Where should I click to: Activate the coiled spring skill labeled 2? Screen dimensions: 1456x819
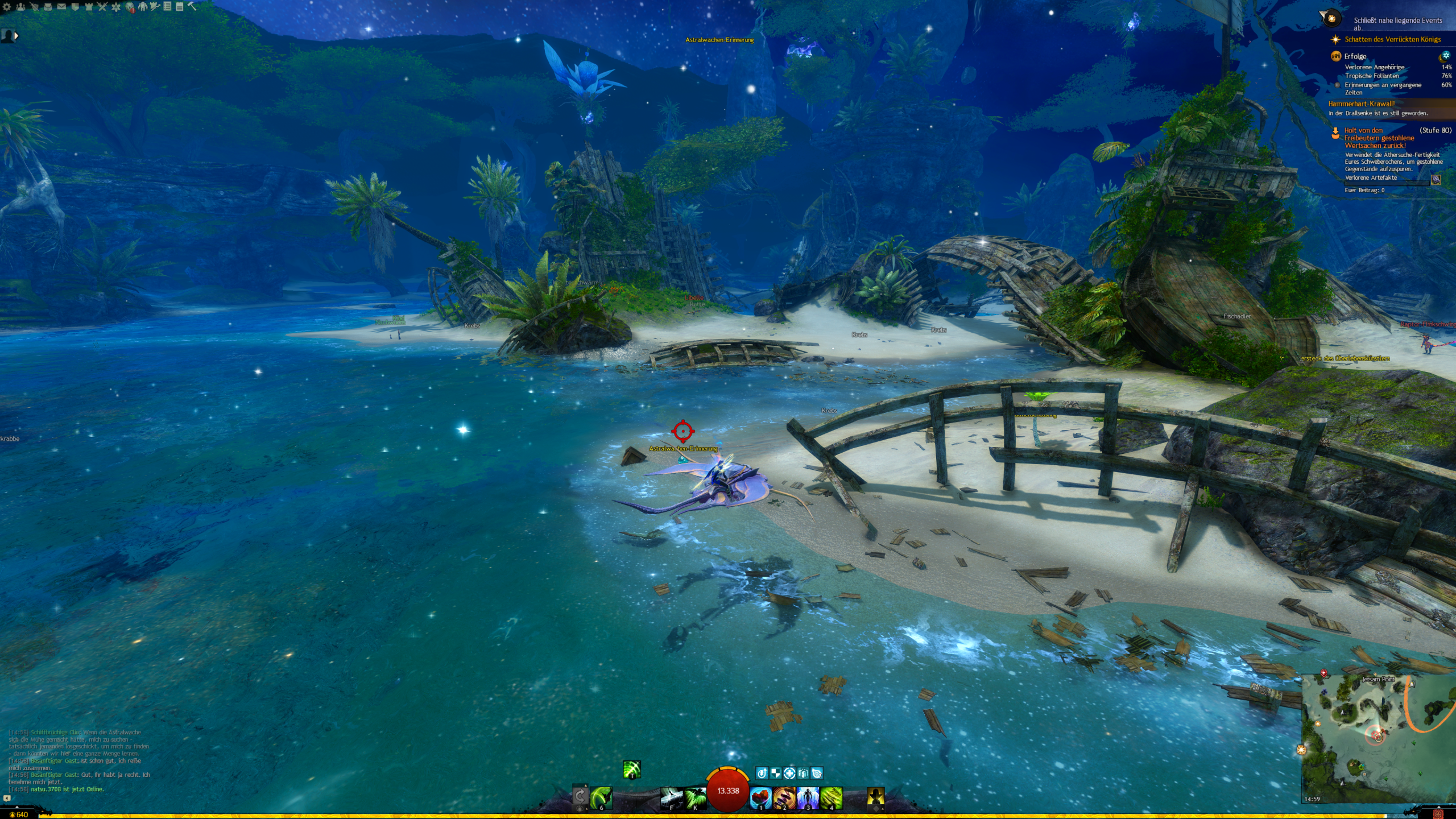click(784, 797)
